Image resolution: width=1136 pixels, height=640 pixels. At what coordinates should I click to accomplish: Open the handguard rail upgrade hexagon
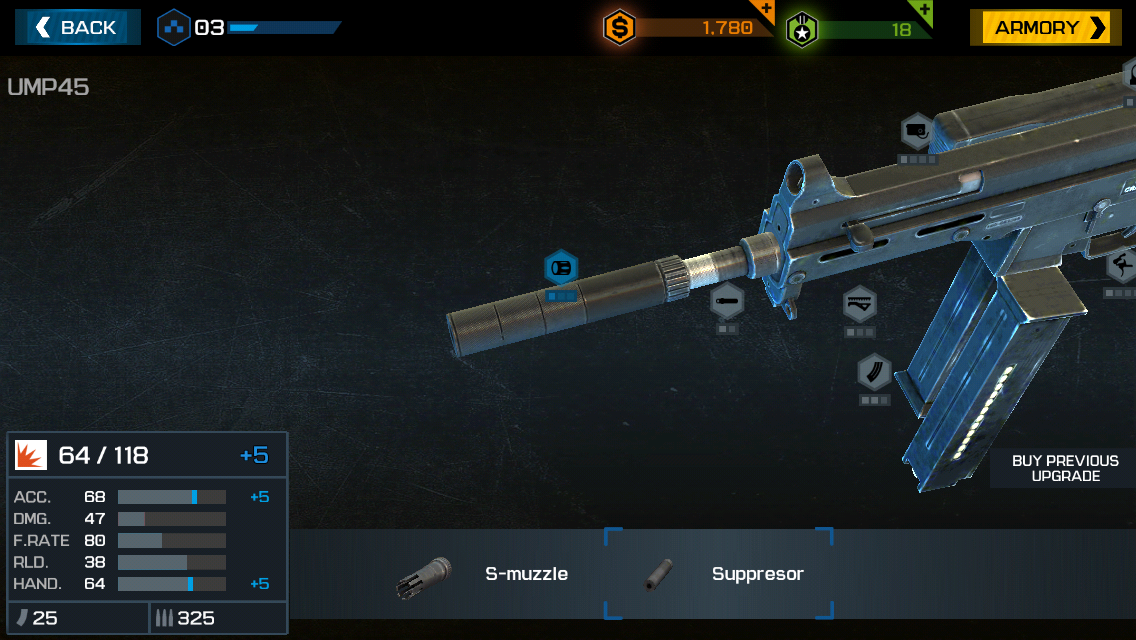859,303
